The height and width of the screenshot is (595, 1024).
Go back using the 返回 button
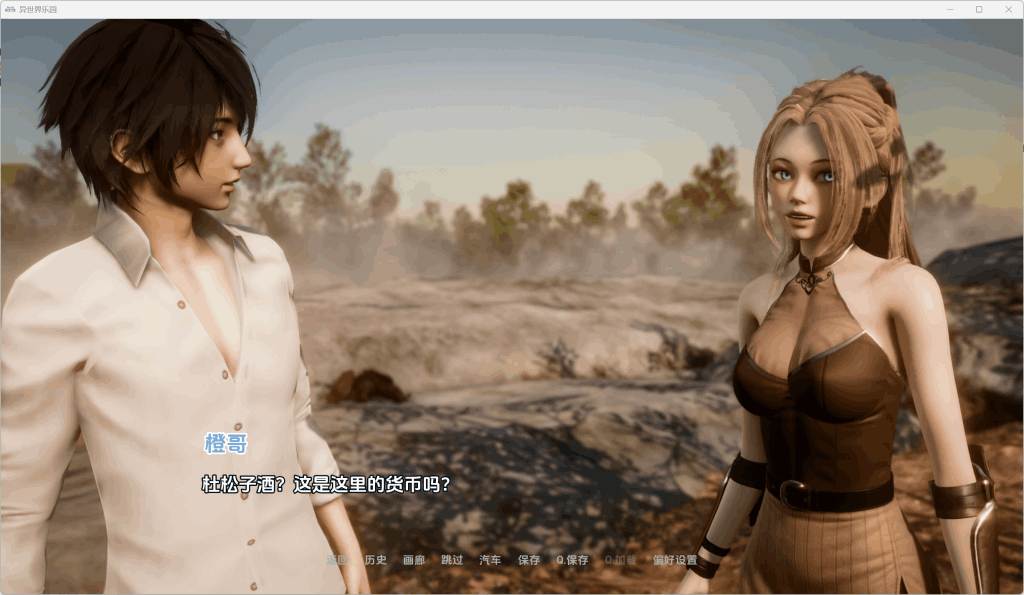[x=337, y=560]
